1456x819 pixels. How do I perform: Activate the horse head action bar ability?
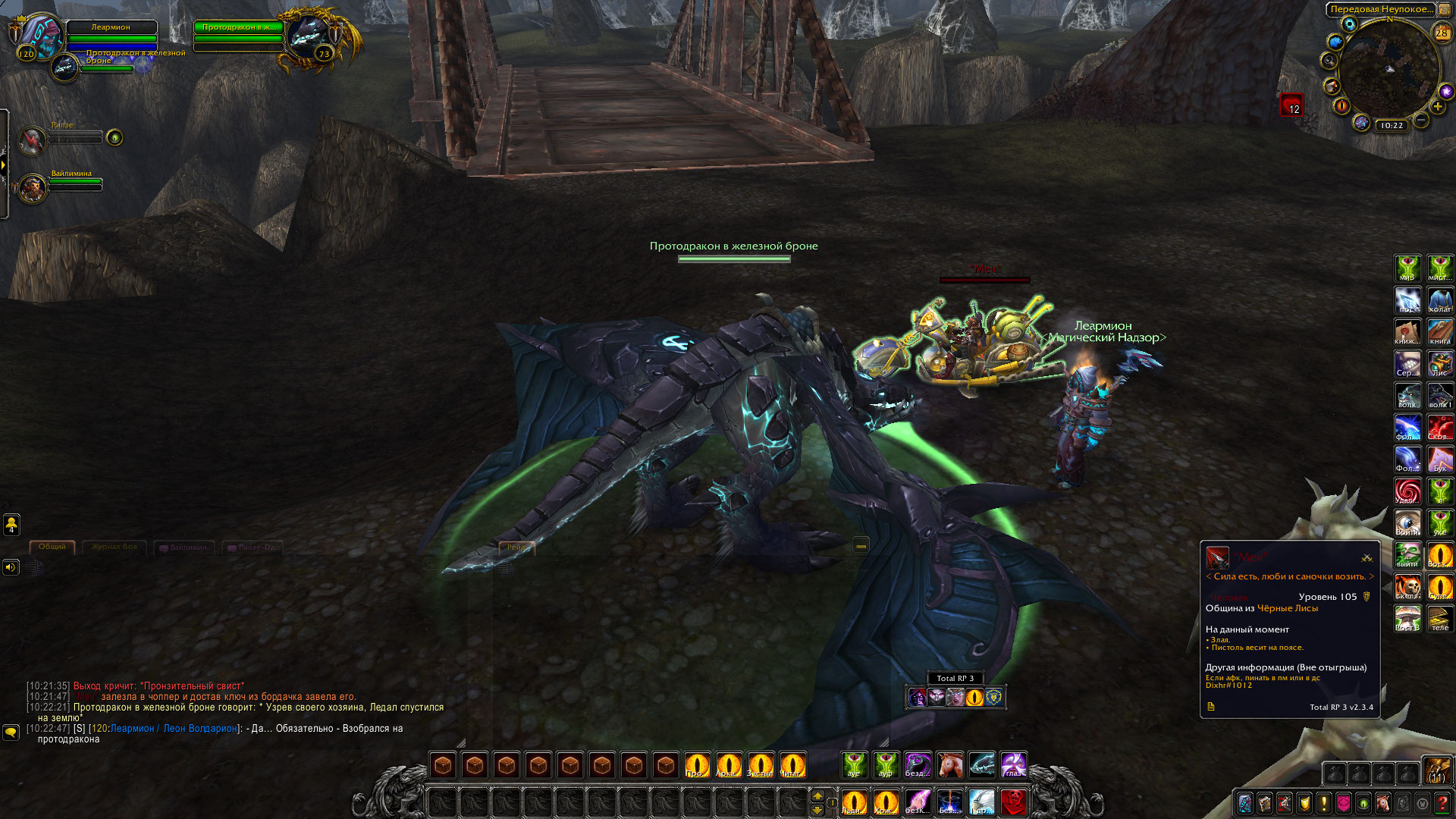point(949,765)
